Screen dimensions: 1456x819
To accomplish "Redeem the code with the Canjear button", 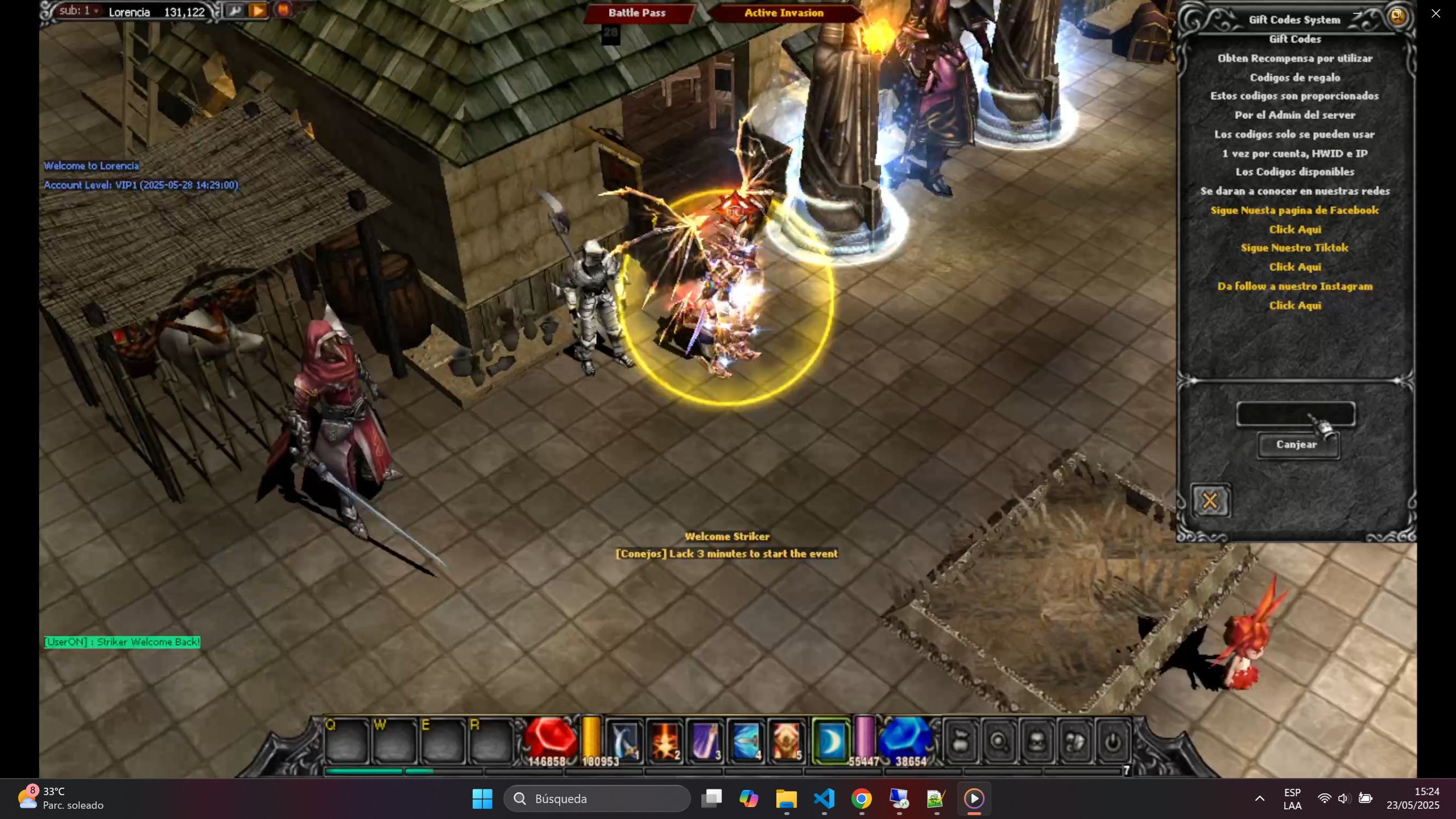I will tap(1297, 445).
